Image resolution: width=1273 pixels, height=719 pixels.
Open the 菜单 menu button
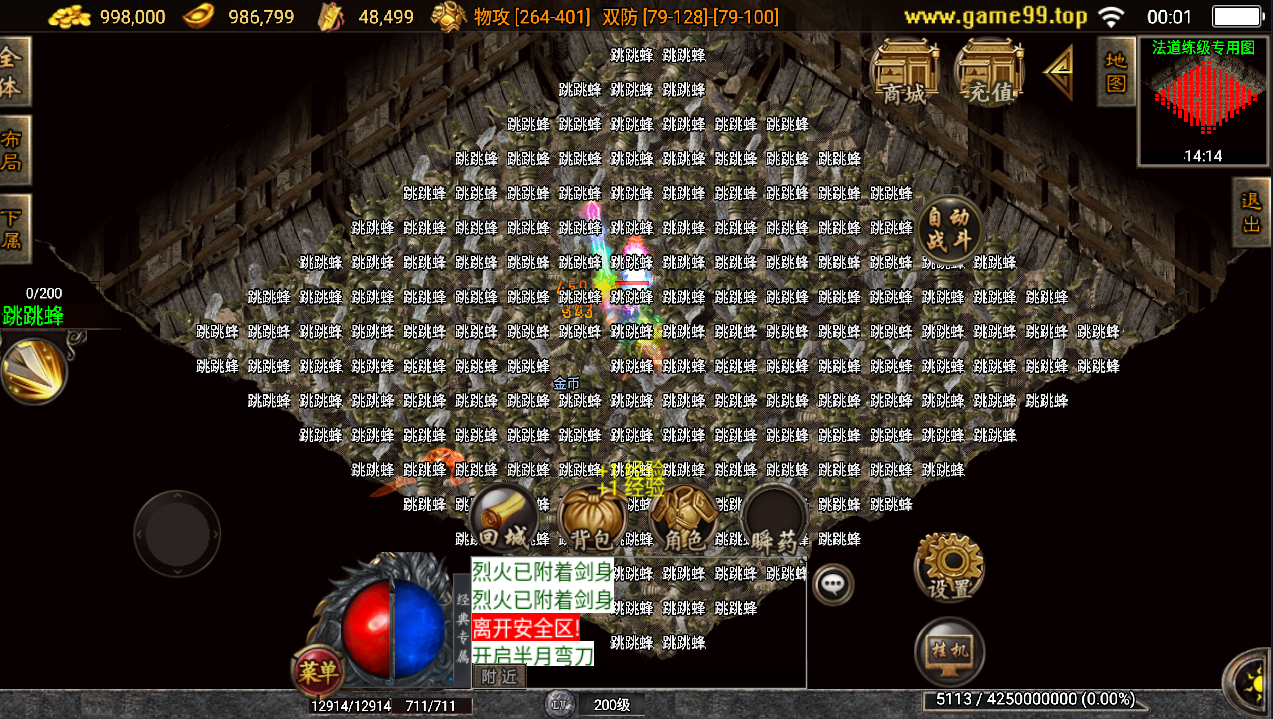(x=318, y=672)
